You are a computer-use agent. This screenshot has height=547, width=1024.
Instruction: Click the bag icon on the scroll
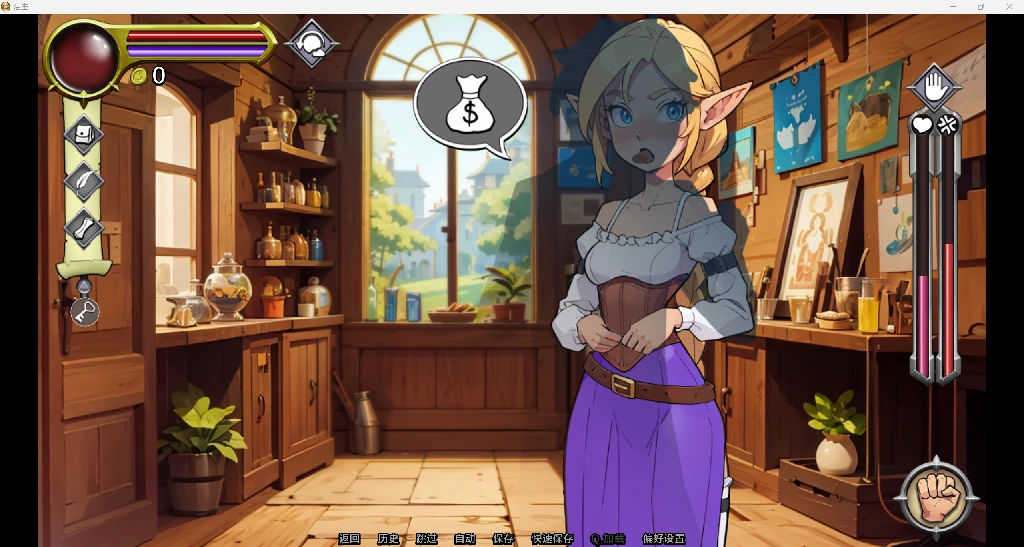pyautogui.click(x=84, y=135)
